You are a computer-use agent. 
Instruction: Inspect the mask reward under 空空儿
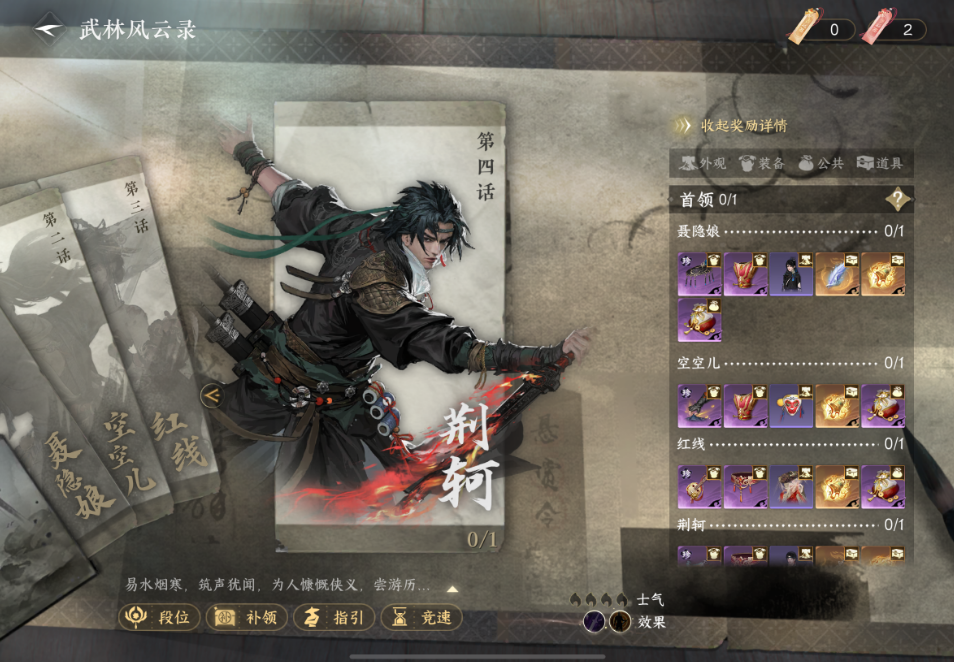tap(791, 405)
